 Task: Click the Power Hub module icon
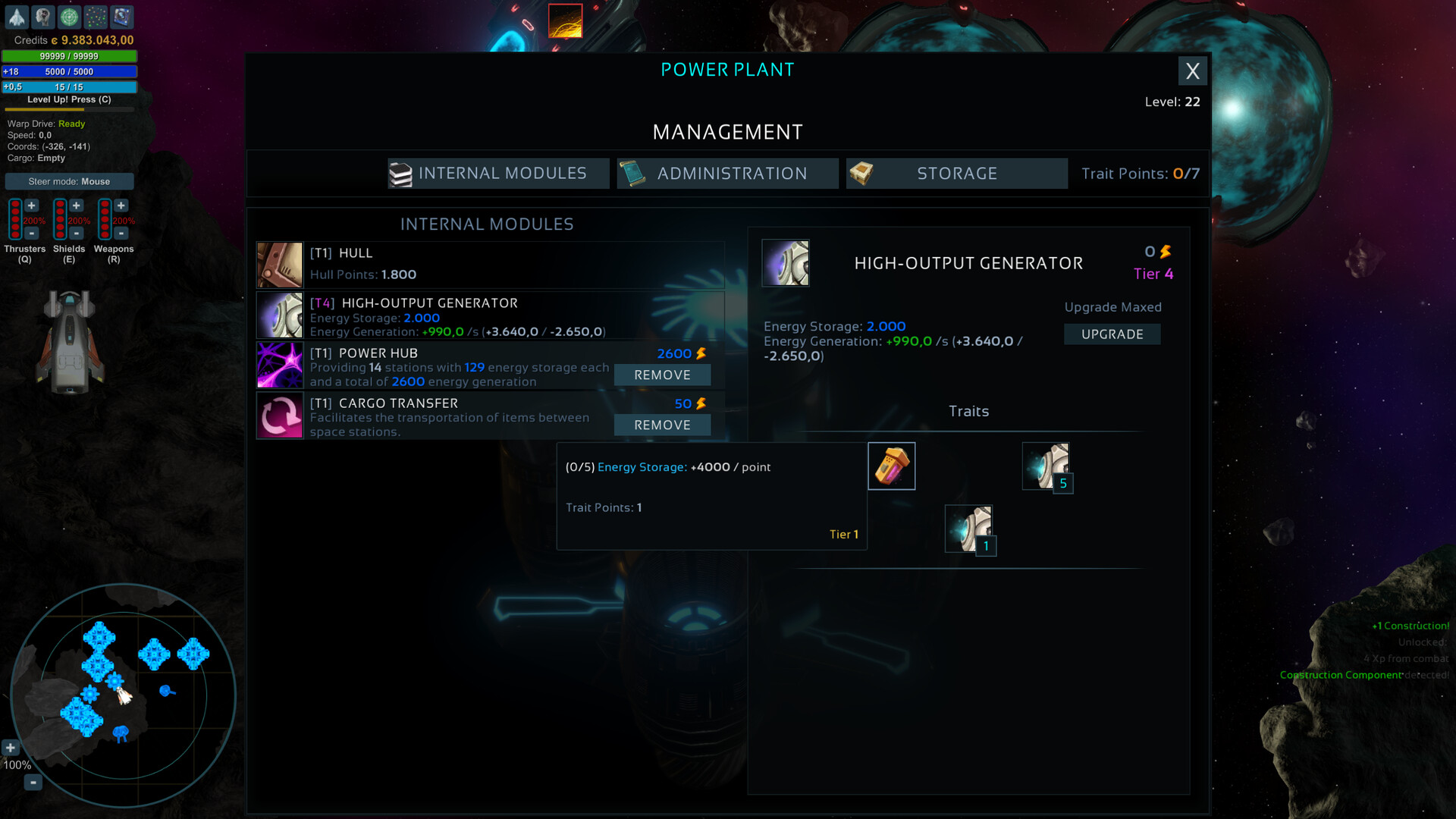pyautogui.click(x=280, y=365)
